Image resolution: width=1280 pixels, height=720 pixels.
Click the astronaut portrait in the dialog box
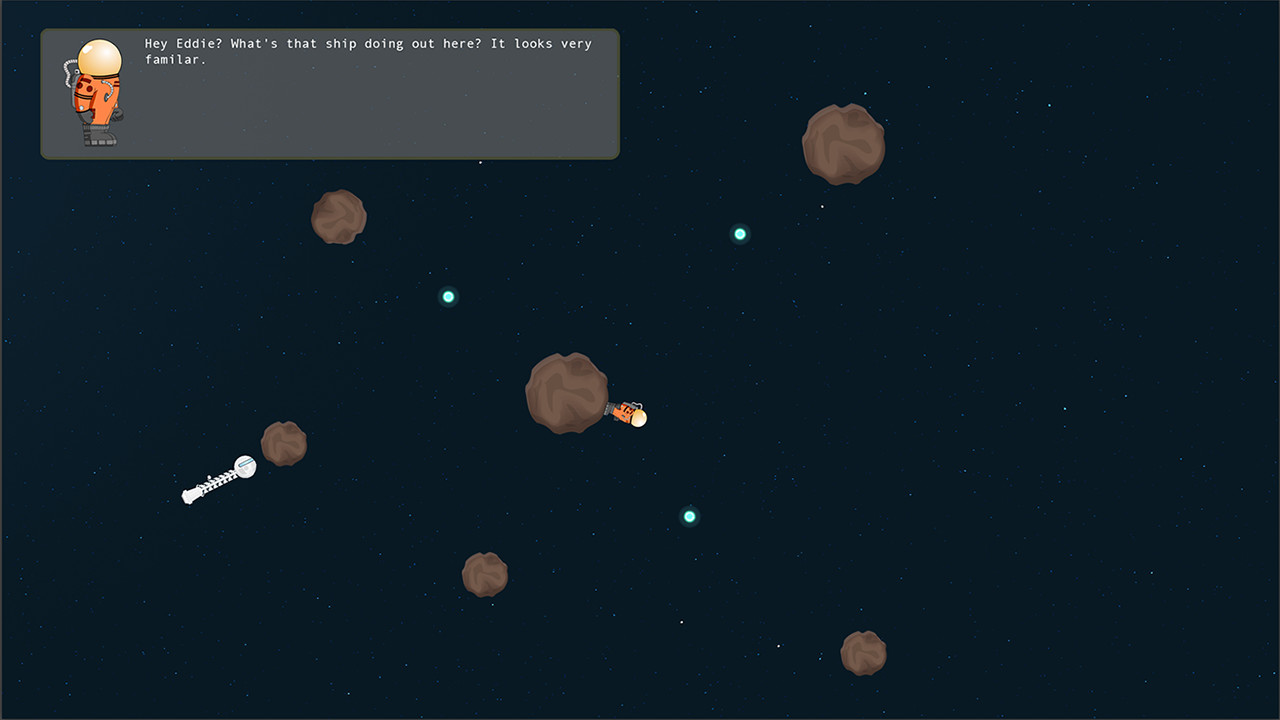coord(96,90)
